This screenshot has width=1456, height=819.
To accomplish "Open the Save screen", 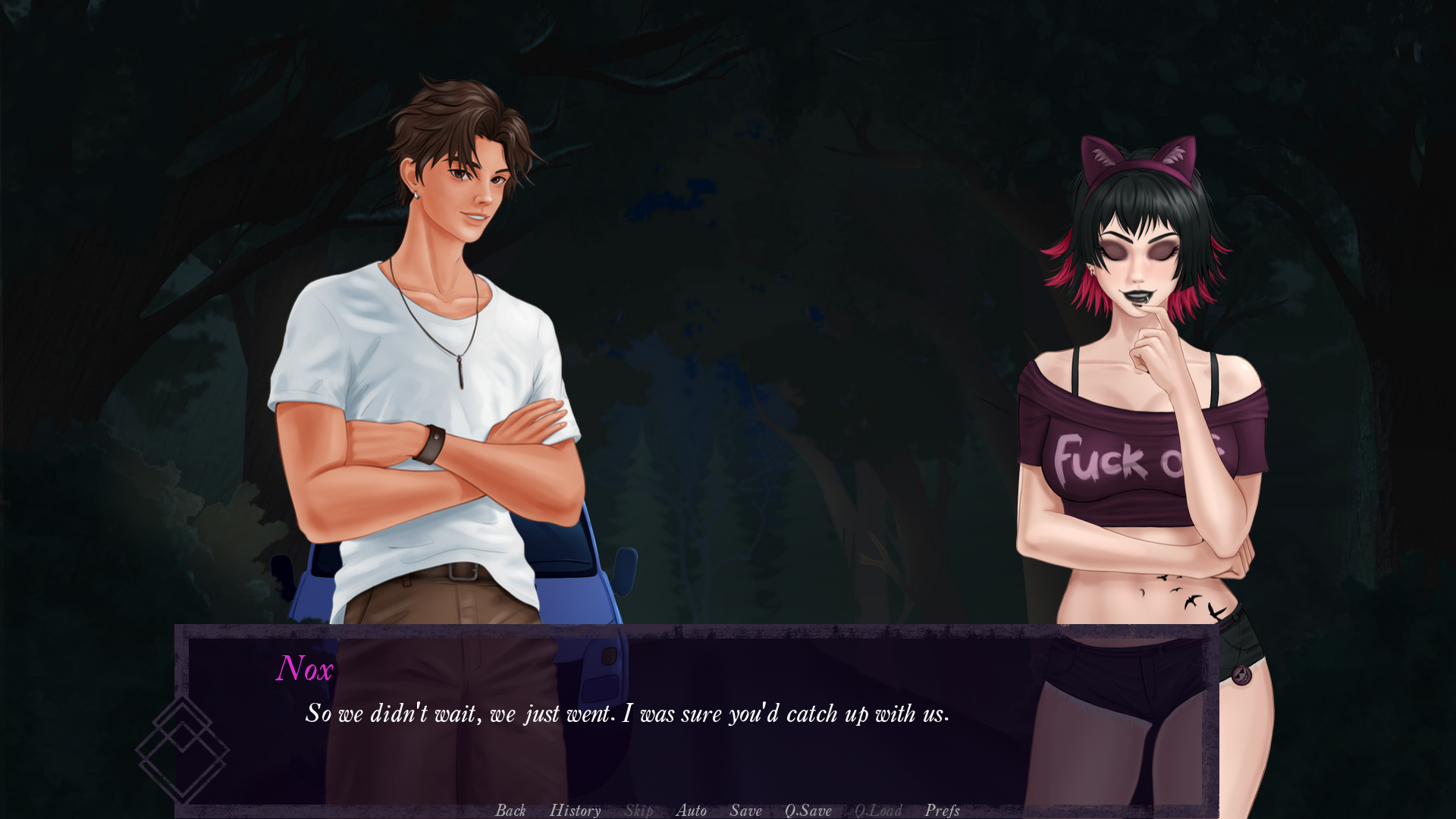I will coord(745,811).
